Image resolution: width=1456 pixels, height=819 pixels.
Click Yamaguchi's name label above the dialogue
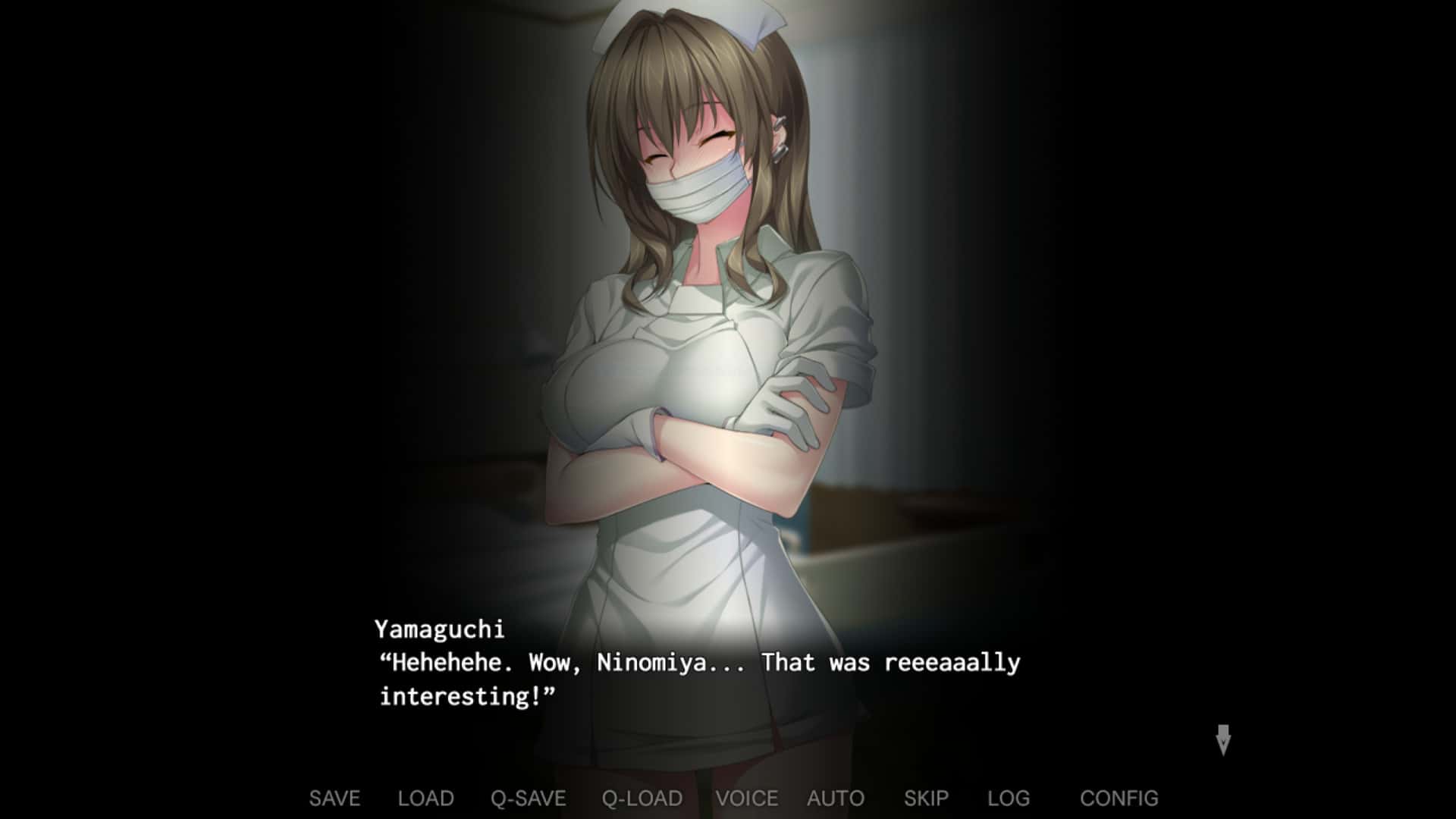[442, 628]
